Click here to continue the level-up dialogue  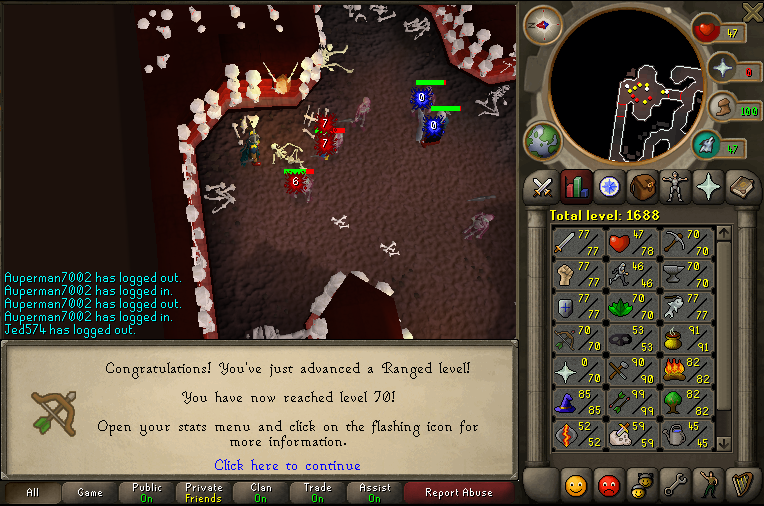pos(287,465)
